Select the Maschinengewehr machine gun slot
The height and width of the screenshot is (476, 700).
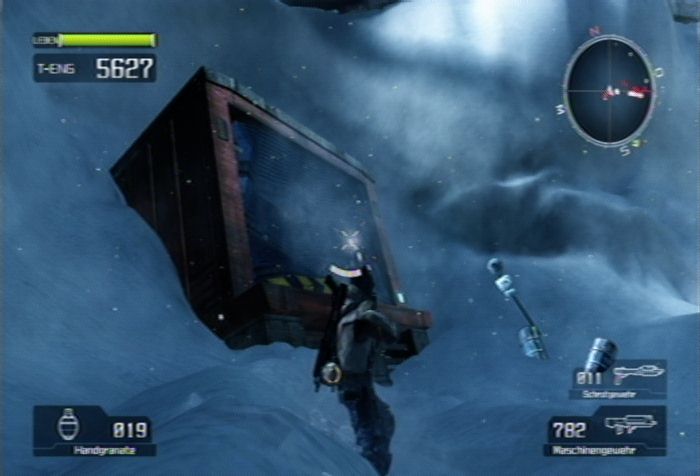[605, 431]
